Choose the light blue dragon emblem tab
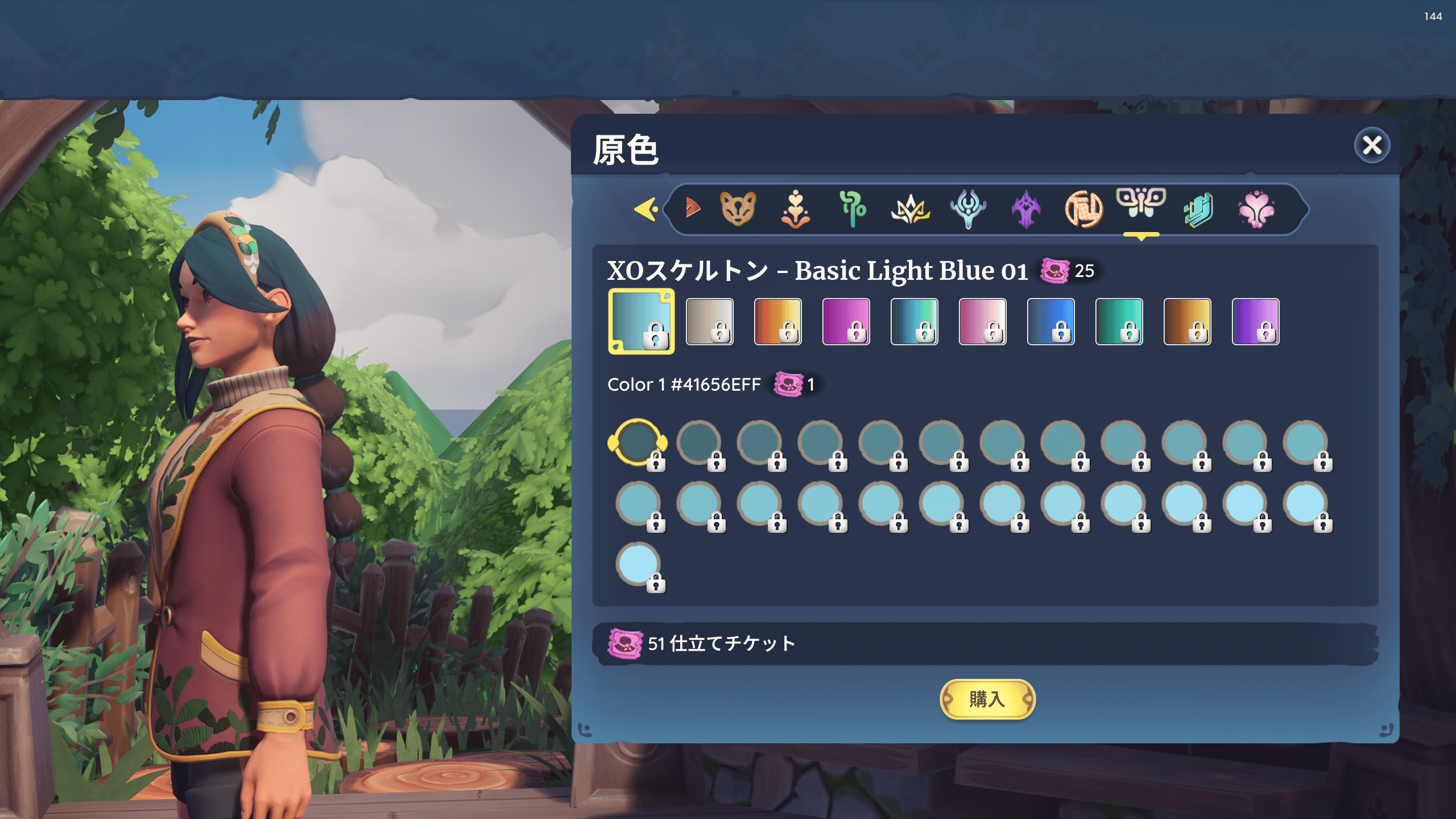The width and height of the screenshot is (1456, 819). tap(967, 209)
